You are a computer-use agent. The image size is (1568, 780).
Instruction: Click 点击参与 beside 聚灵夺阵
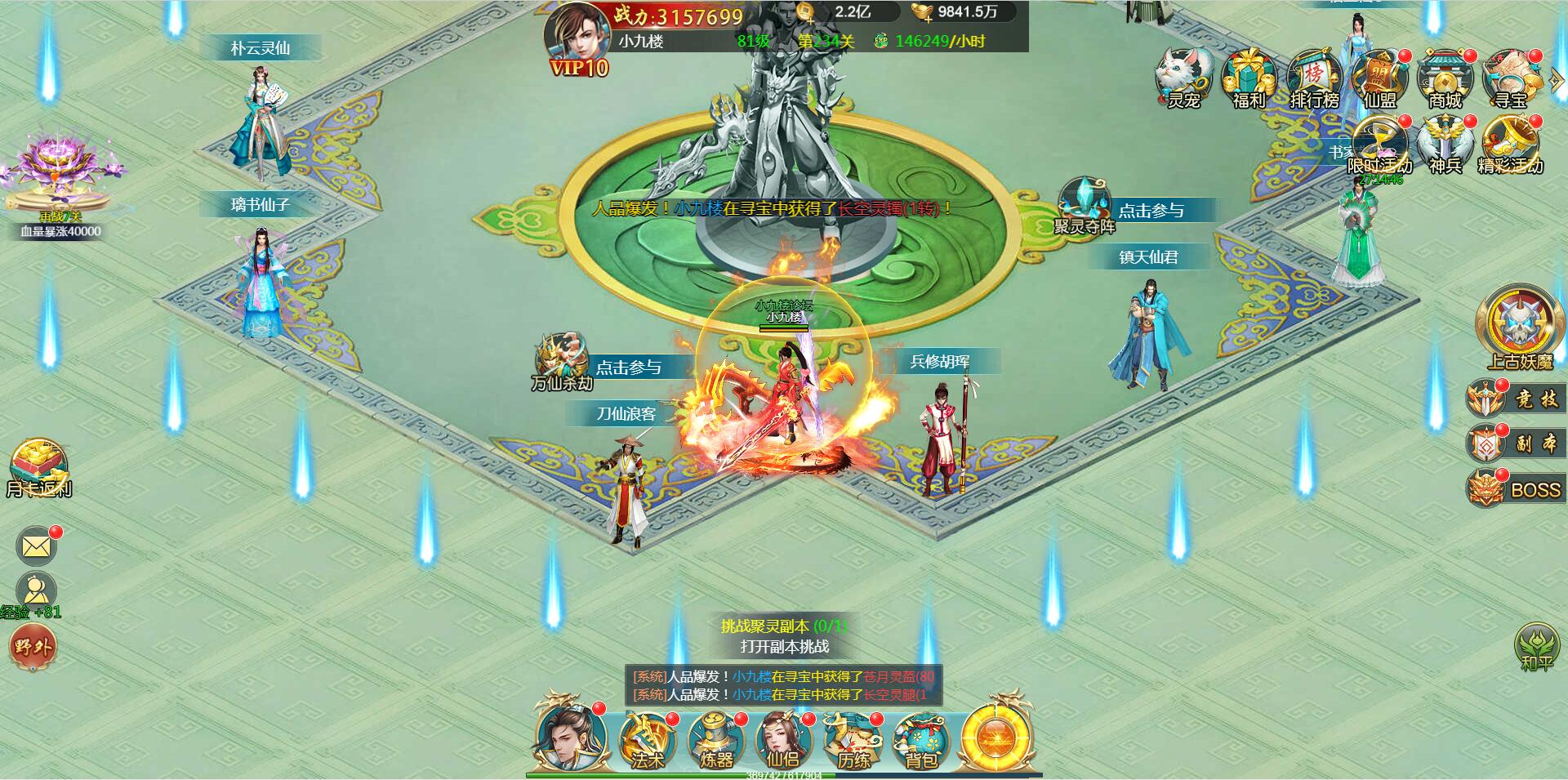click(x=1152, y=210)
